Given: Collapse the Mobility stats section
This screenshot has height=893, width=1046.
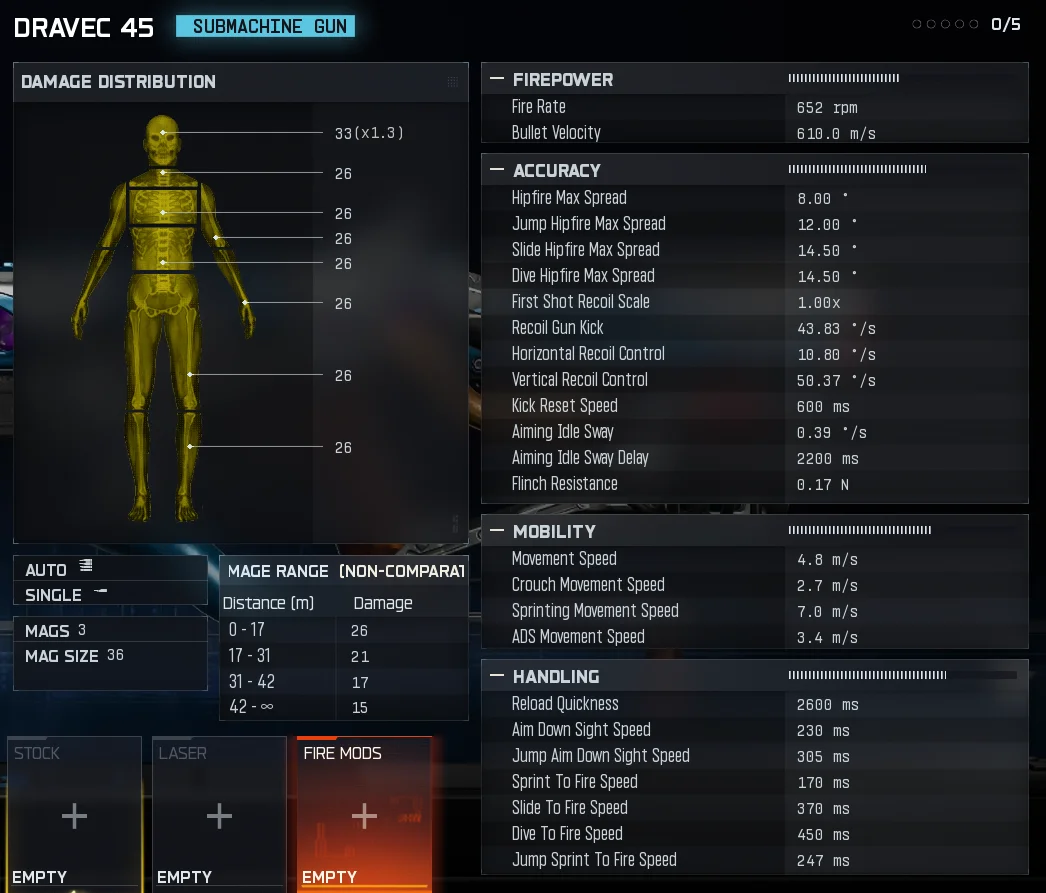Looking at the screenshot, I should [497, 531].
